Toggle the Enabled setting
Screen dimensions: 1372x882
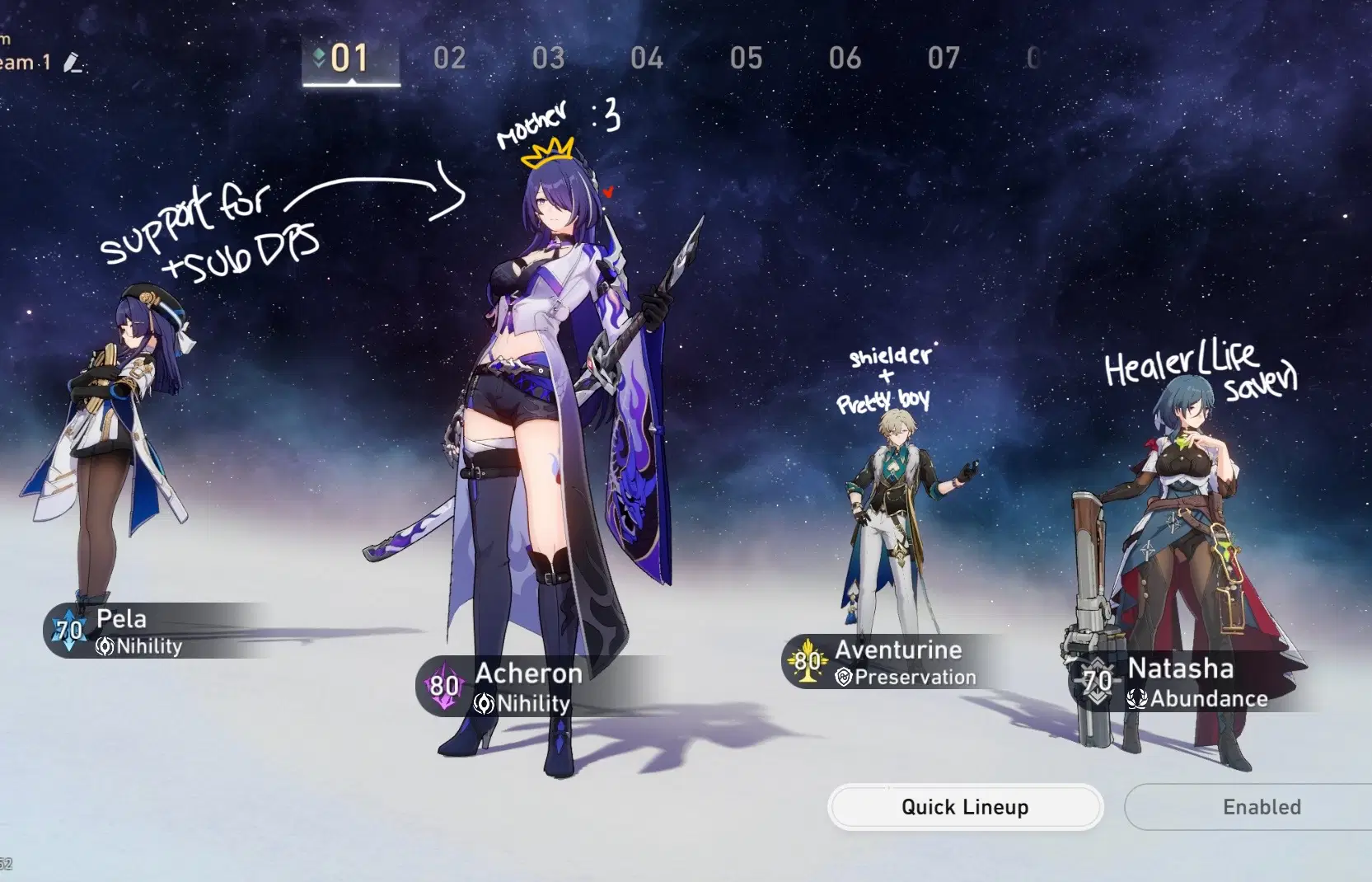(x=1262, y=807)
